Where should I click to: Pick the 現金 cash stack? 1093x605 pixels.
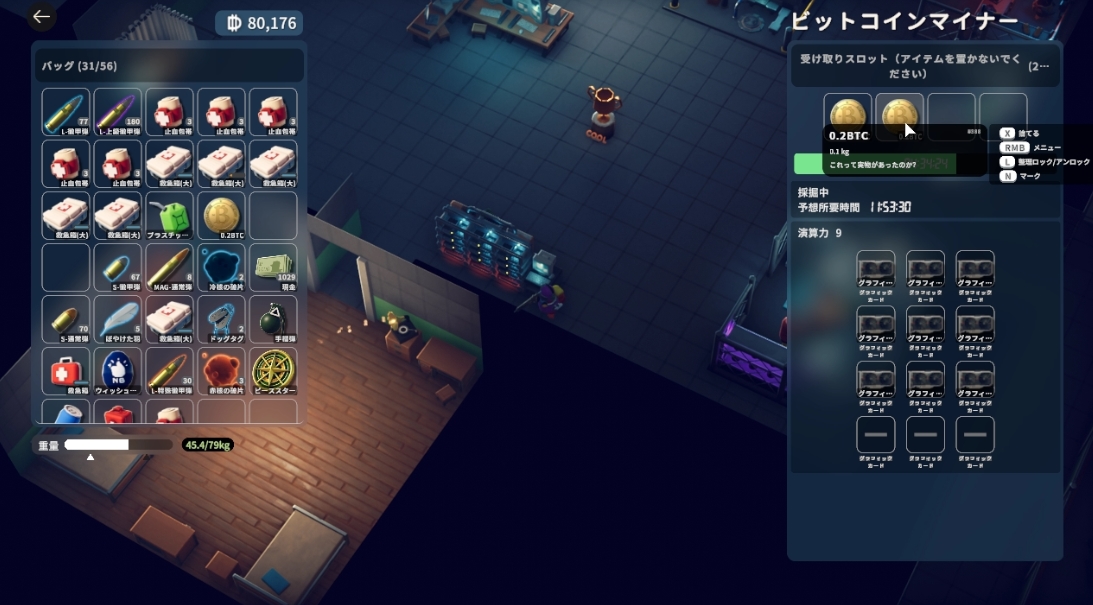(x=274, y=267)
